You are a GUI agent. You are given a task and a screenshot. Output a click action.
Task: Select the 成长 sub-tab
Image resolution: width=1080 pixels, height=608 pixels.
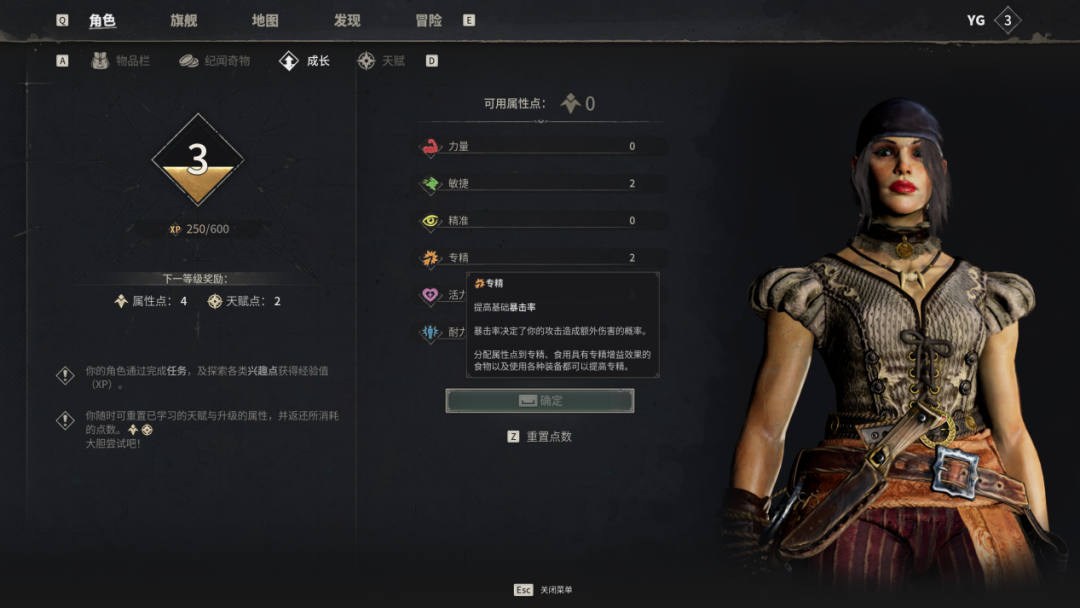point(305,61)
